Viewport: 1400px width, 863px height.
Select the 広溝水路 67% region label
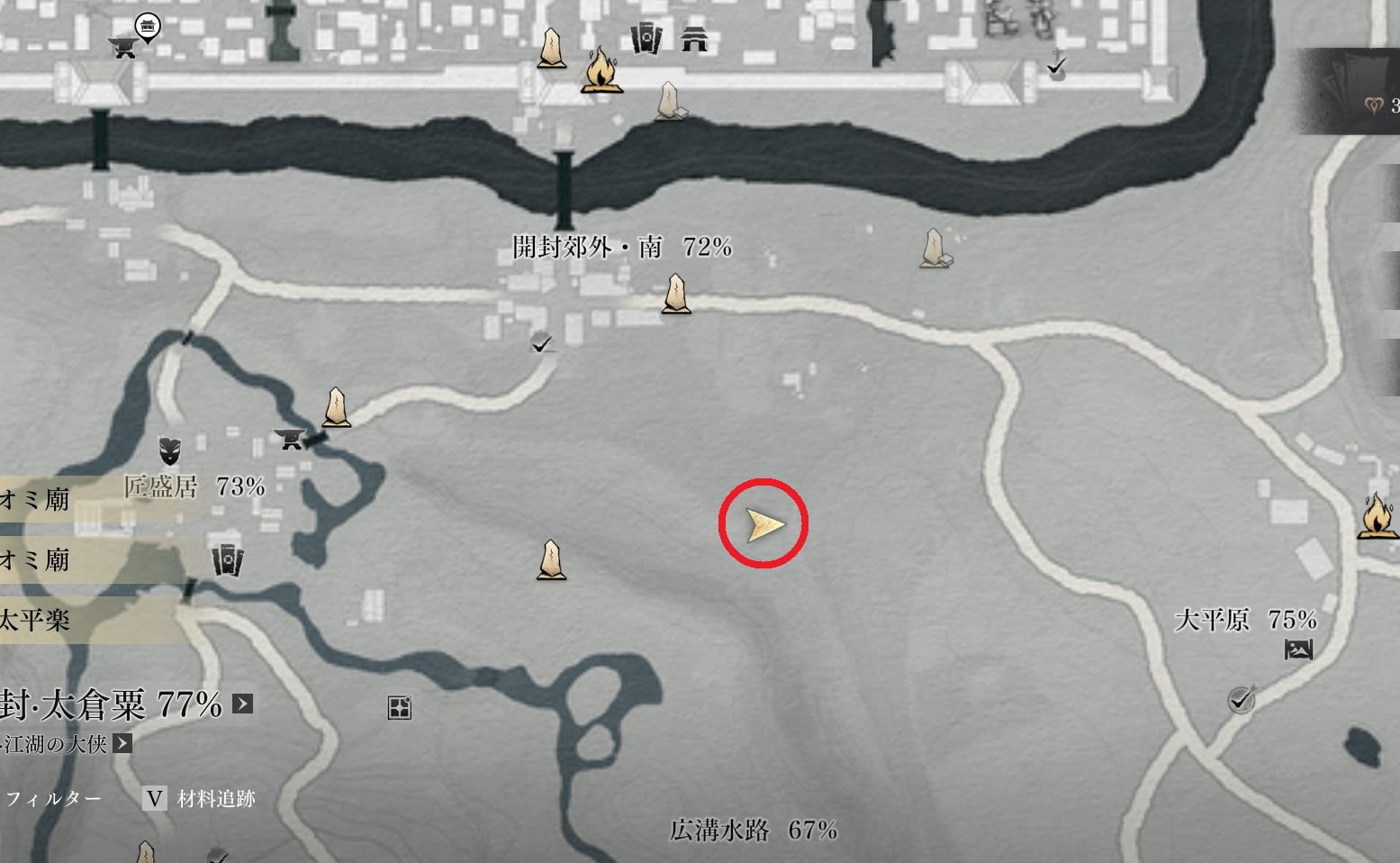pyautogui.click(x=753, y=830)
